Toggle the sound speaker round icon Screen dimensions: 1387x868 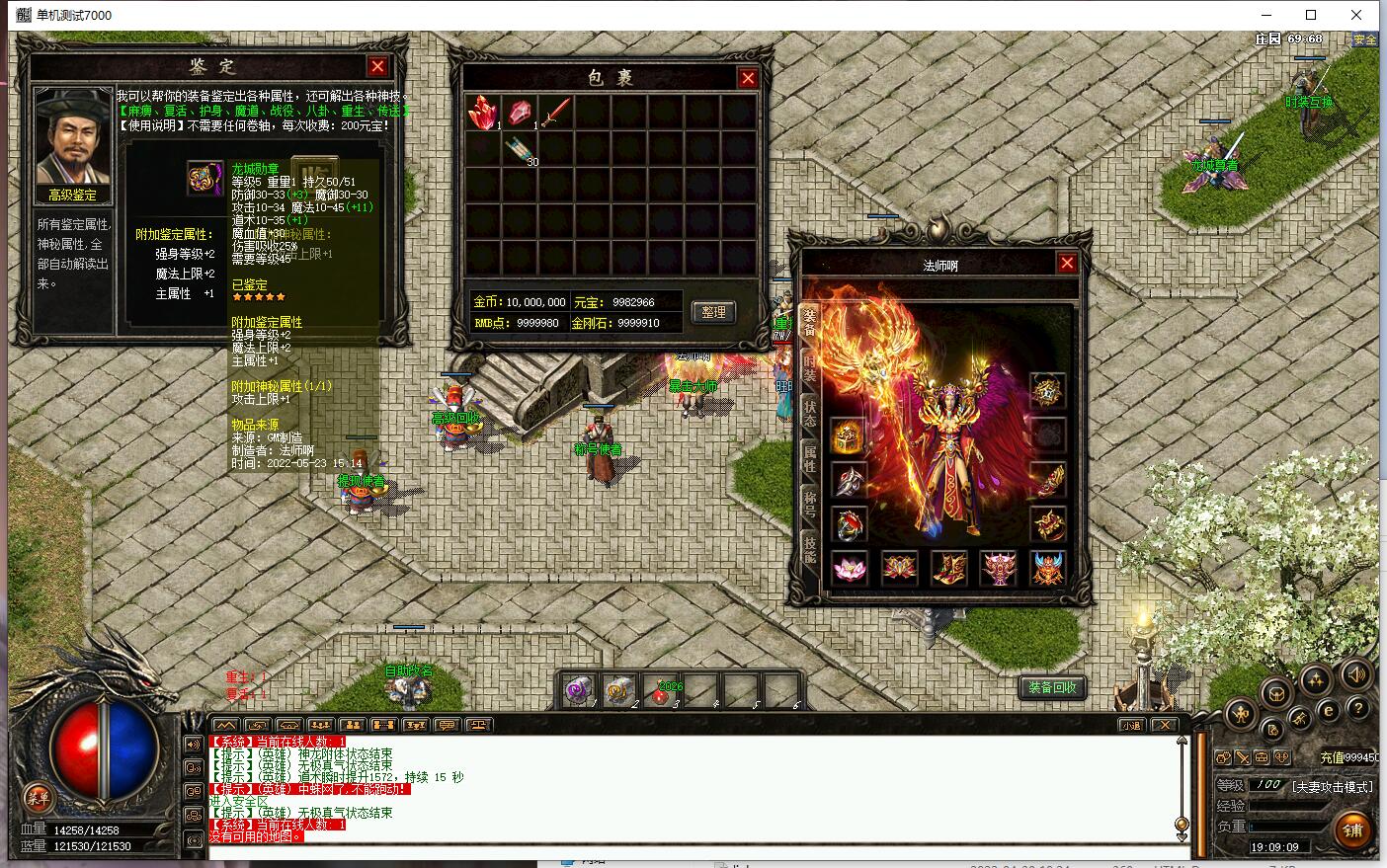pos(1357,674)
